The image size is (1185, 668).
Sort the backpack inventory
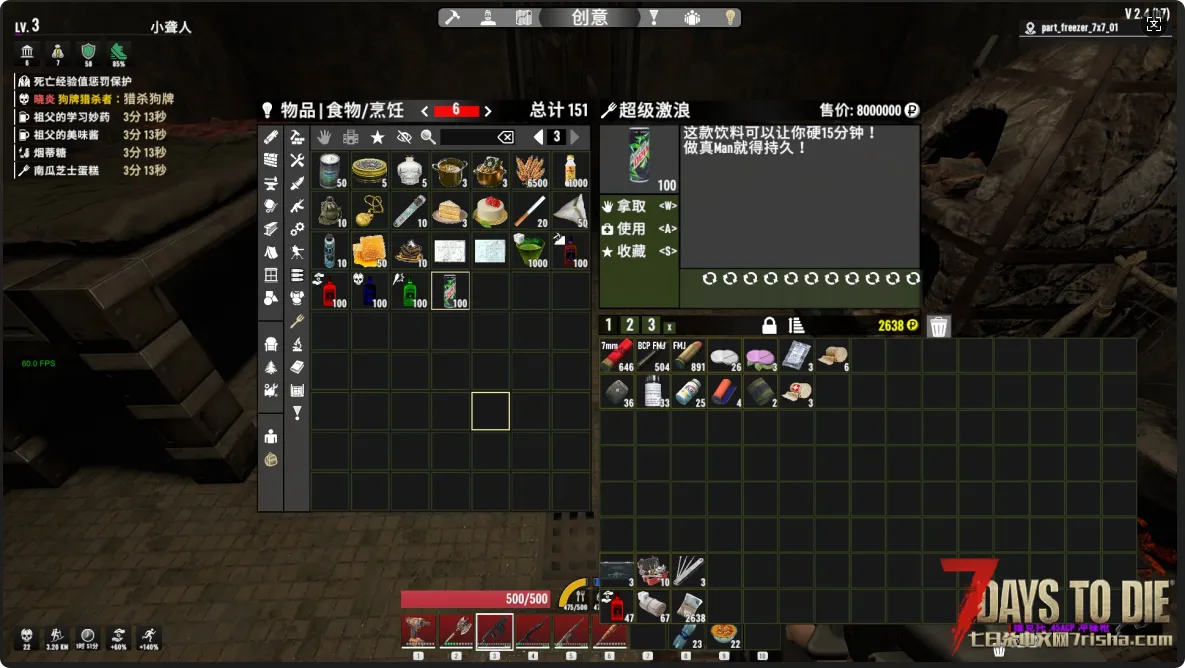[x=797, y=326]
